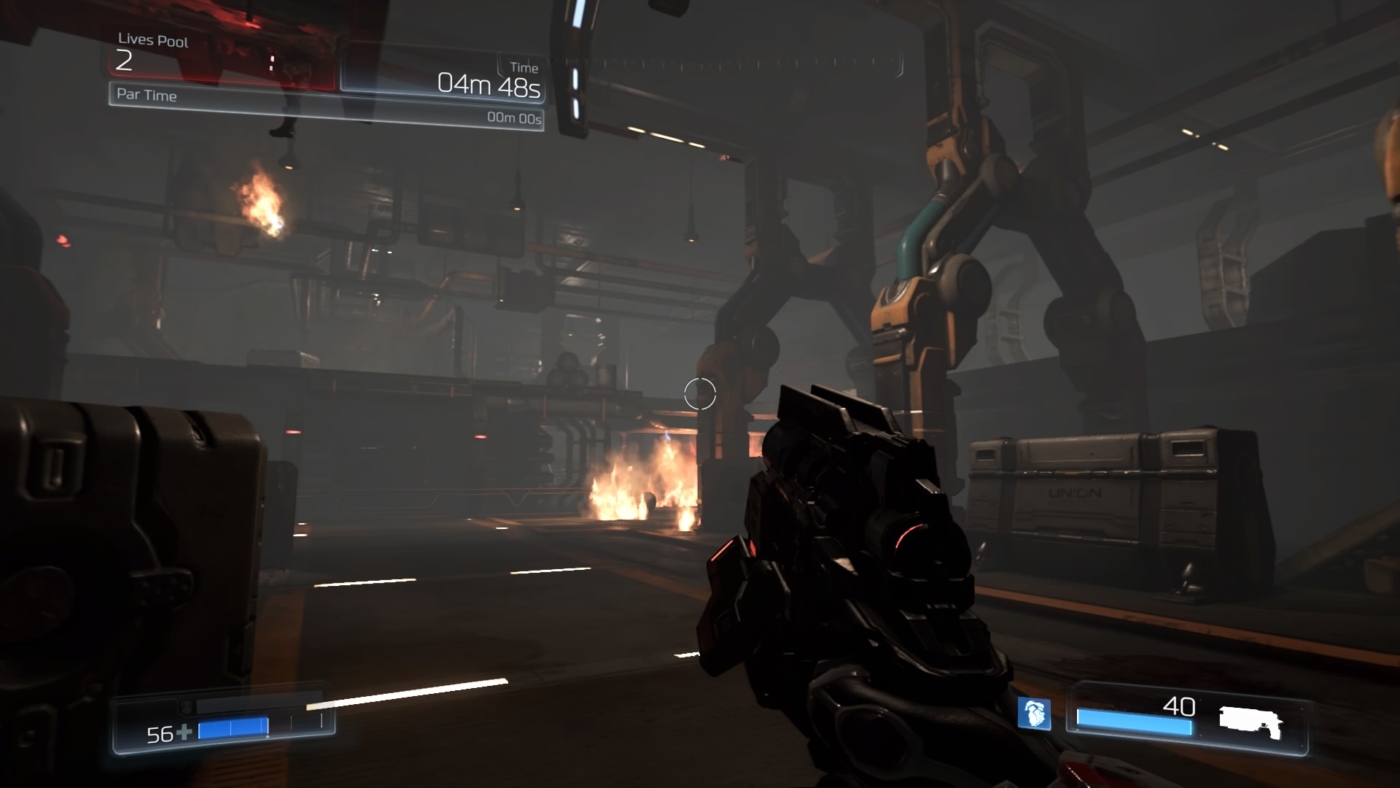Click the blue equipment item icon near ammo bar
The width and height of the screenshot is (1400, 788).
(x=1036, y=714)
